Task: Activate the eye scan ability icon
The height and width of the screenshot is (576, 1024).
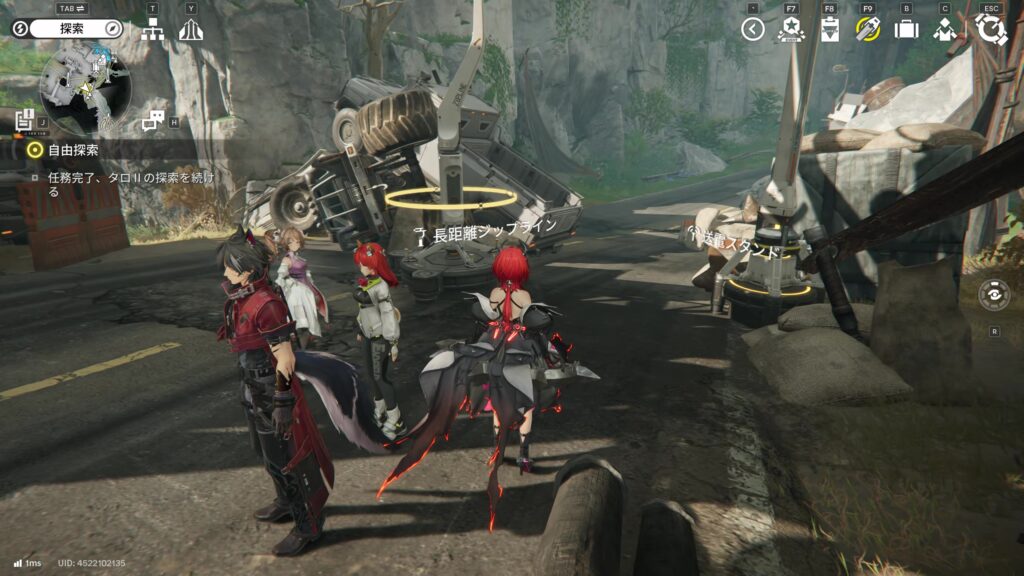Action: [x=994, y=296]
